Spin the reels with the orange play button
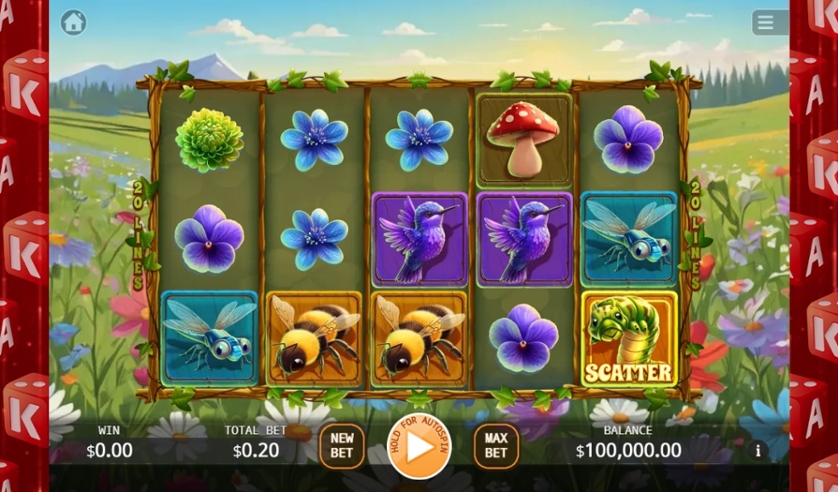The image size is (838, 492). click(419, 446)
